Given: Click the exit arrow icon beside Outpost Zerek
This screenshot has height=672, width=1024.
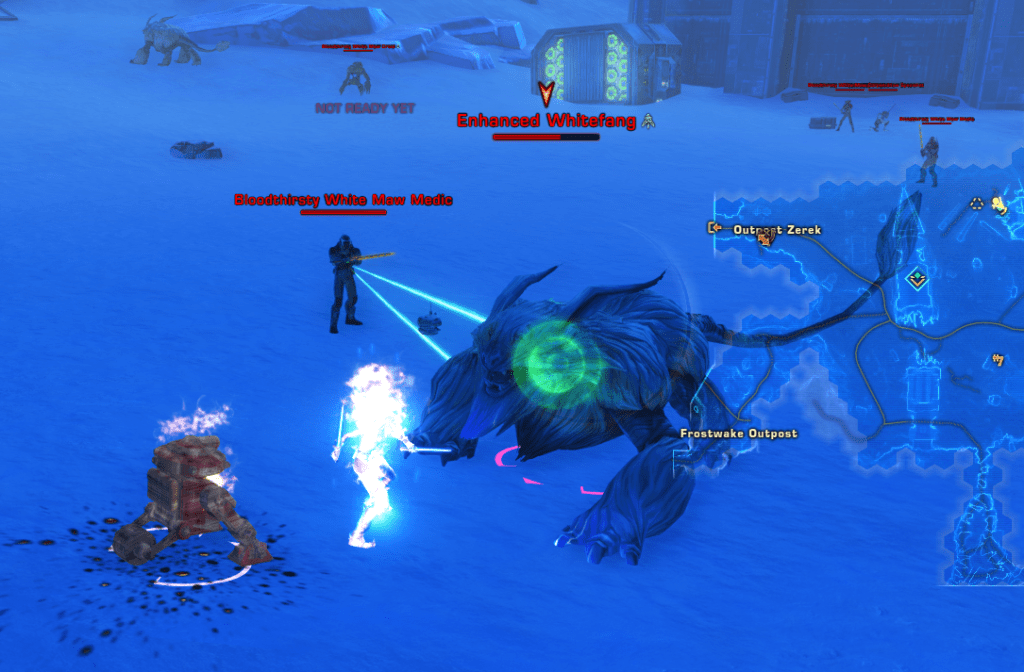Looking at the screenshot, I should pos(715,228).
